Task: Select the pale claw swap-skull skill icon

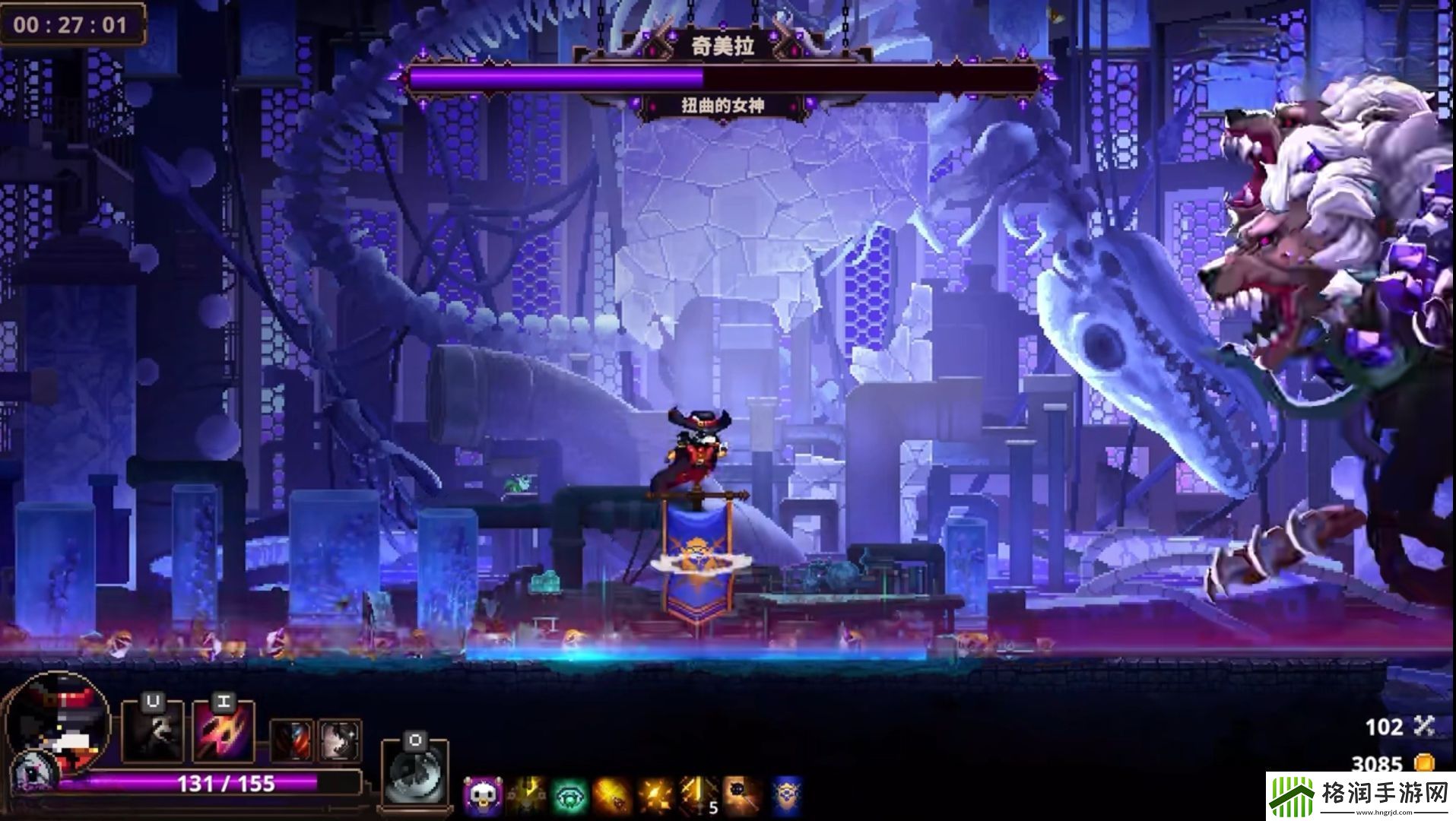Action: pos(339,740)
